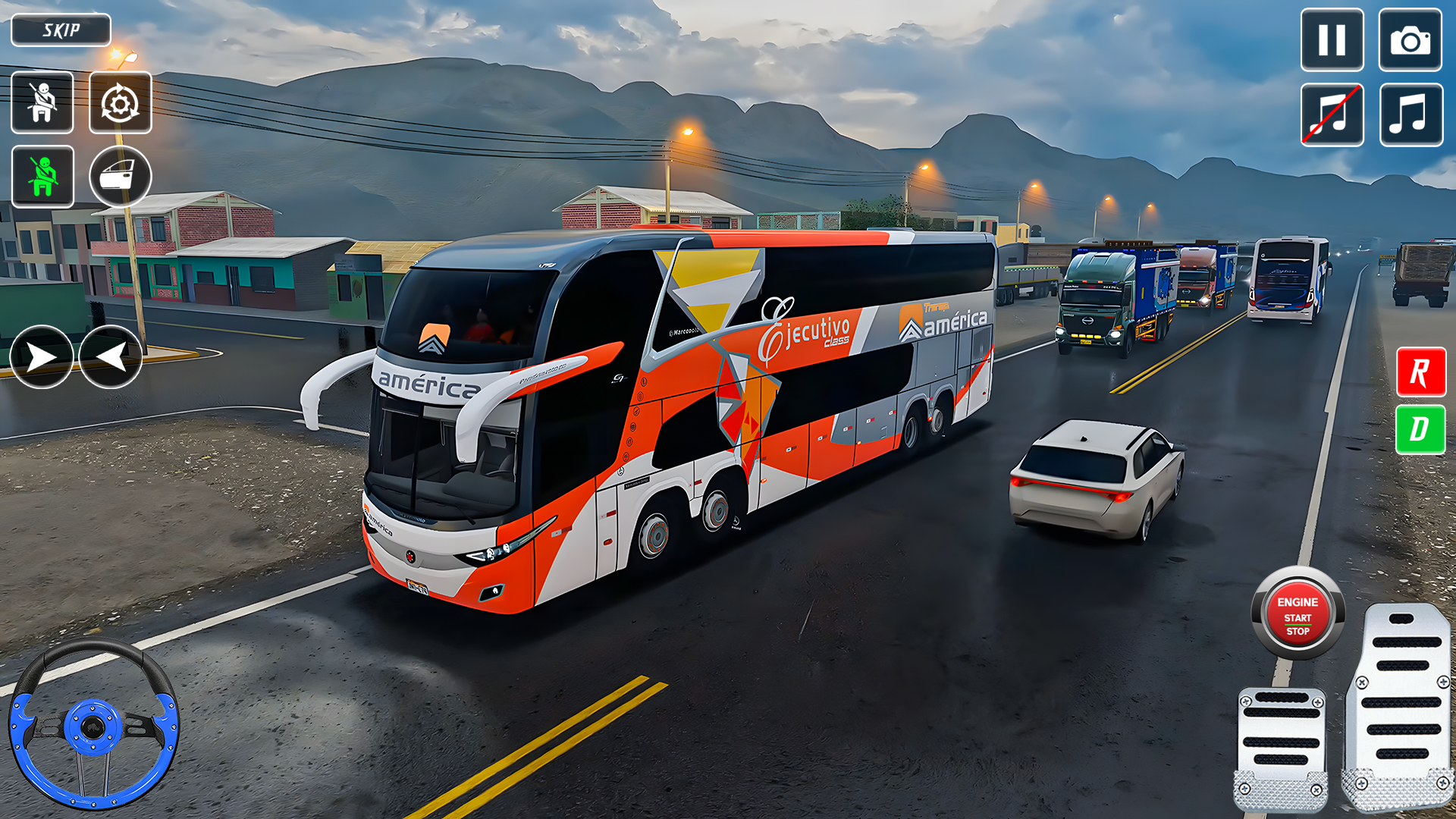
Task: Activate the right turn indicator arrow
Action: [x=41, y=357]
